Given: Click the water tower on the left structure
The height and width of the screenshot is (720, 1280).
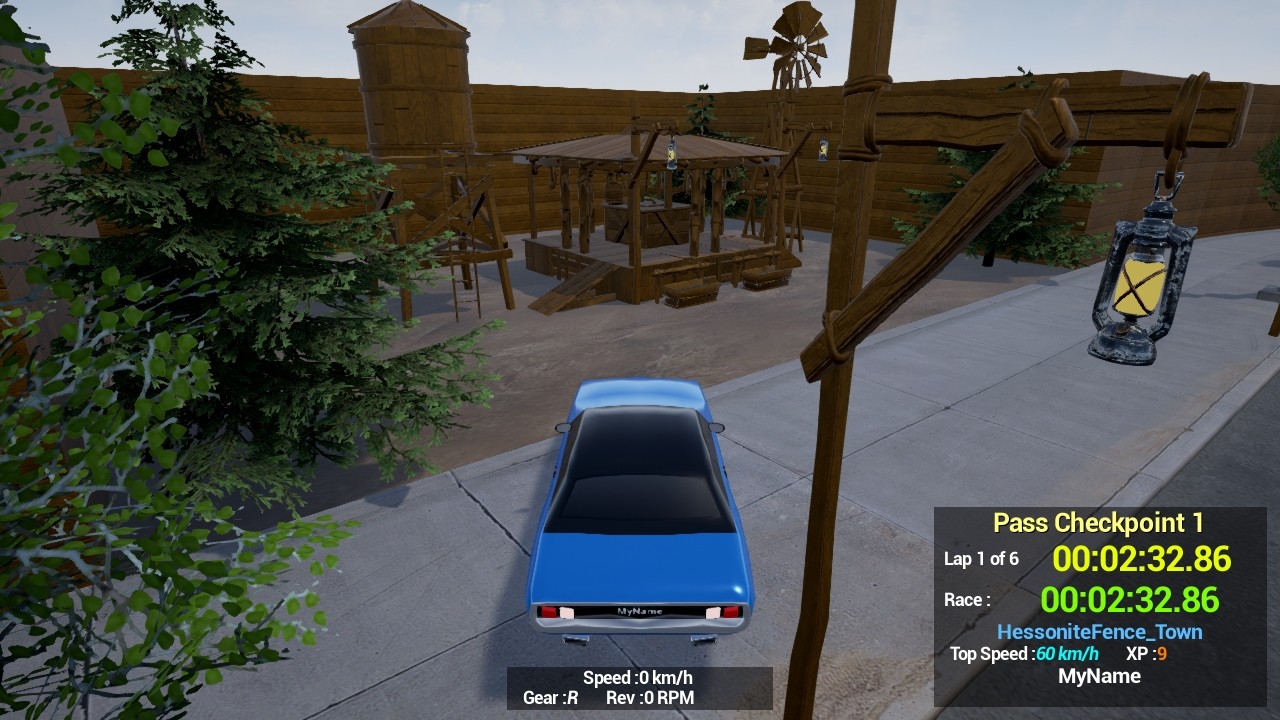Looking at the screenshot, I should (410, 70).
